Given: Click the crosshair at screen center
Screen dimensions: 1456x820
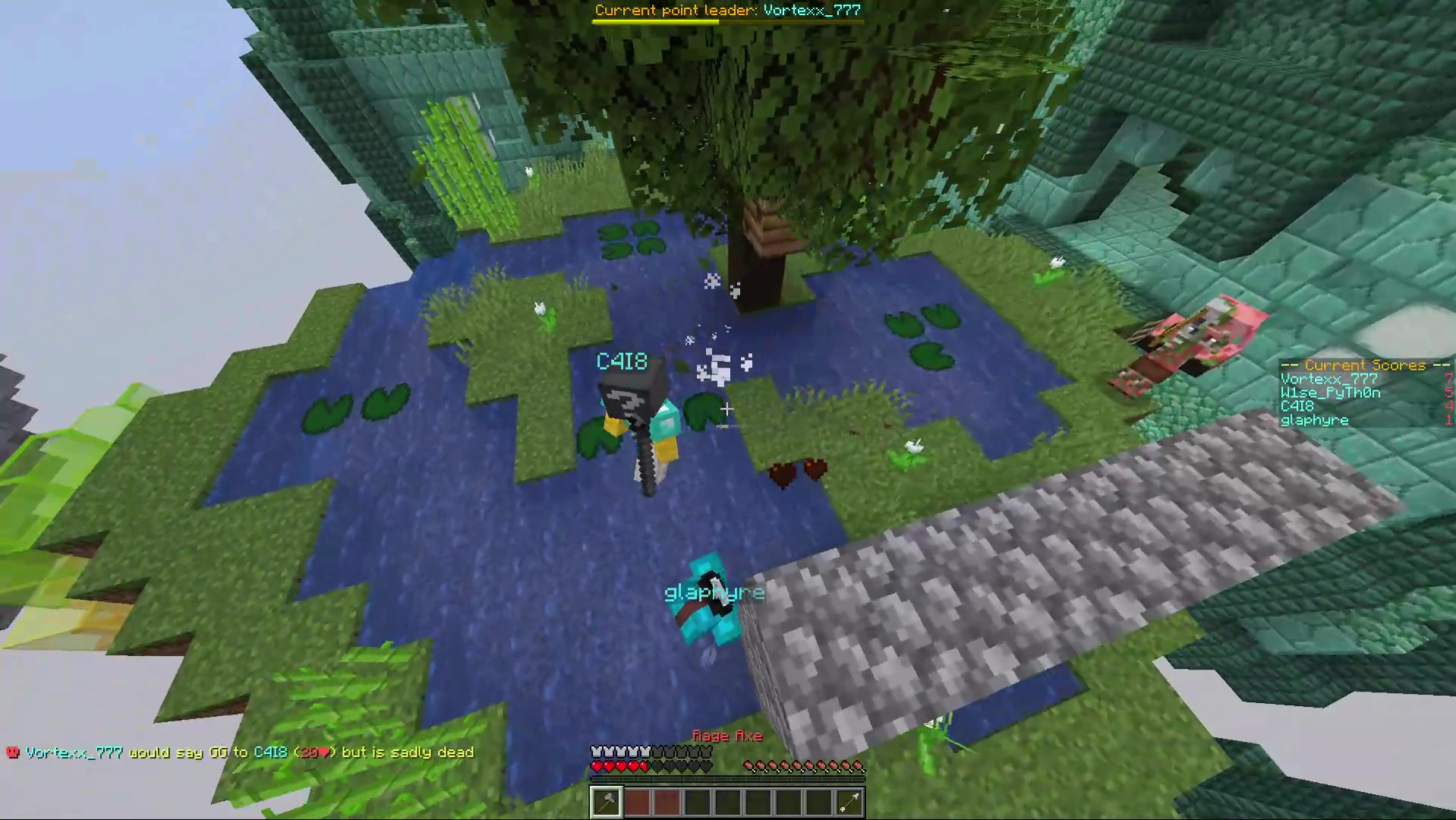Looking at the screenshot, I should point(726,409).
